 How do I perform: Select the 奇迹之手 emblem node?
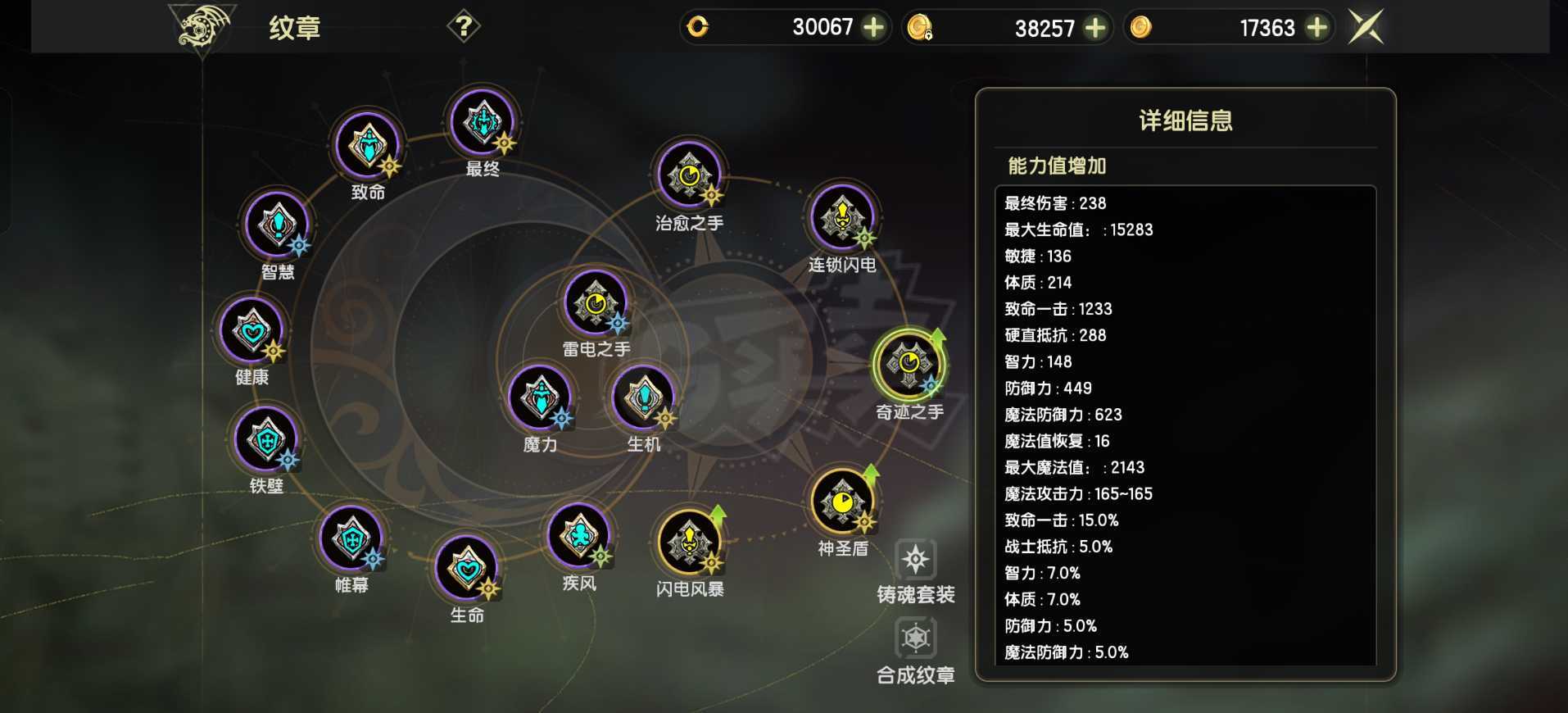coord(909,366)
